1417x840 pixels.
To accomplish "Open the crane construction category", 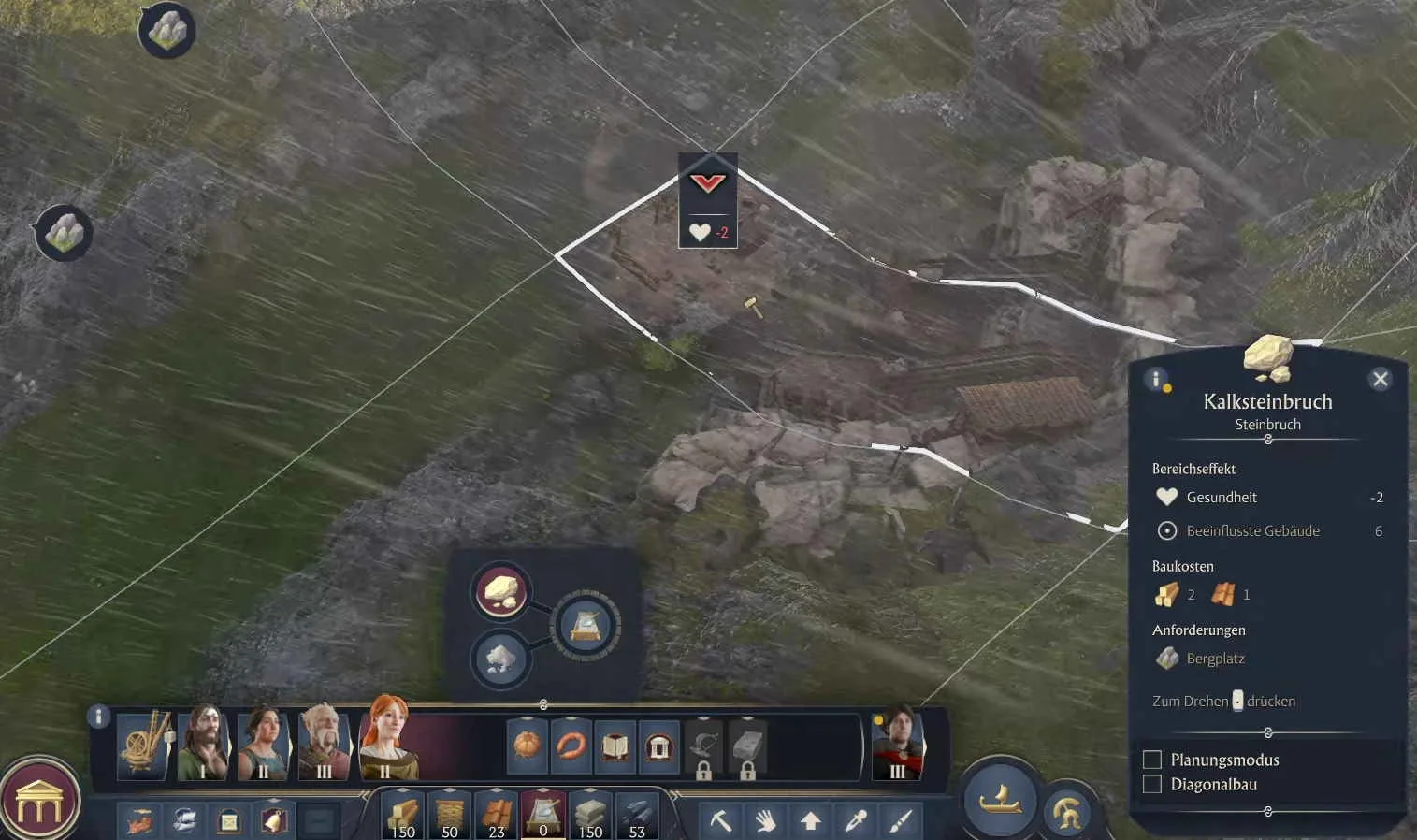I will pyautogui.click(x=145, y=745).
